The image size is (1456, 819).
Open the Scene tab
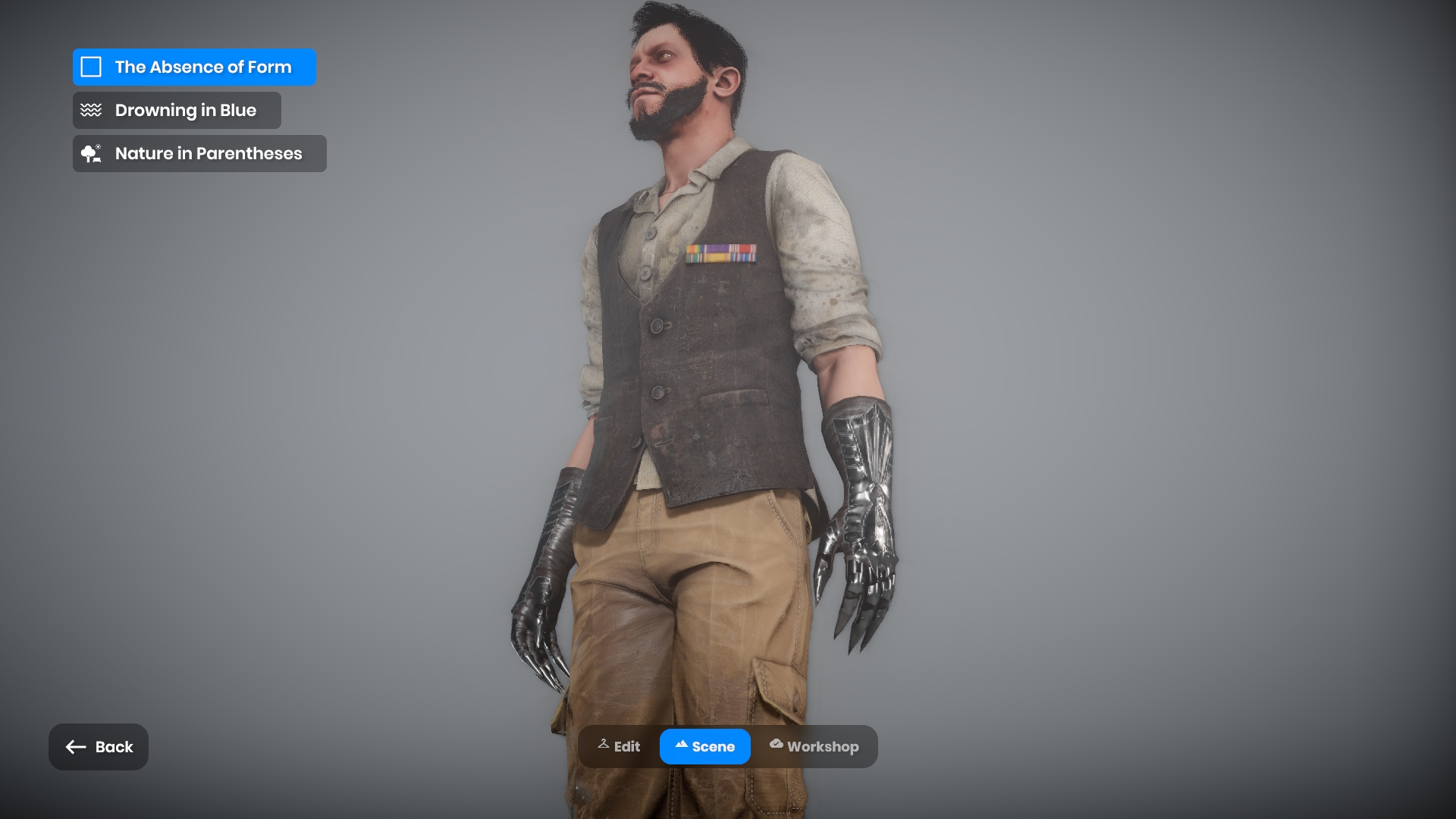pyautogui.click(x=704, y=747)
